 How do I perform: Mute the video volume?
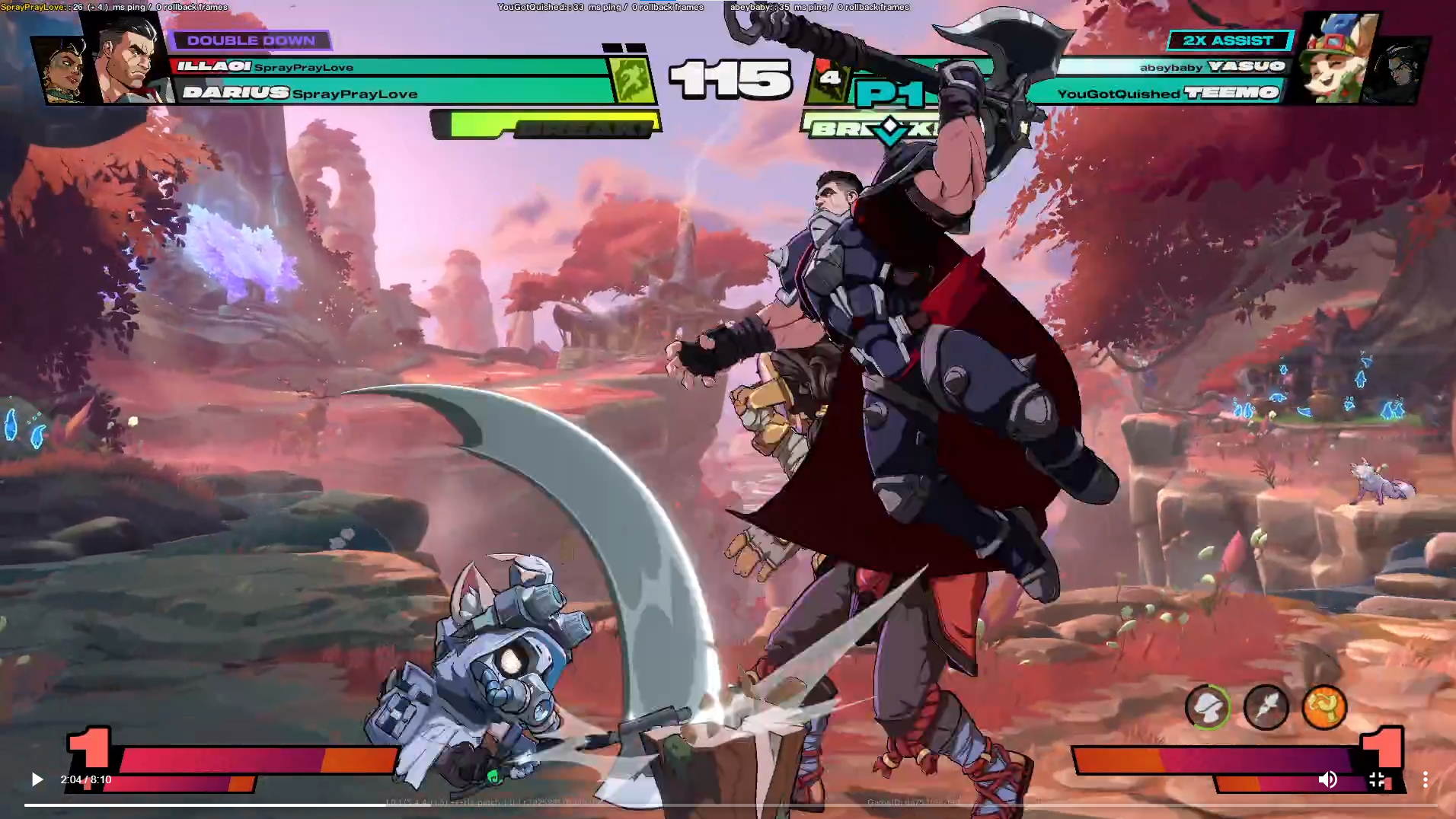click(x=1327, y=779)
